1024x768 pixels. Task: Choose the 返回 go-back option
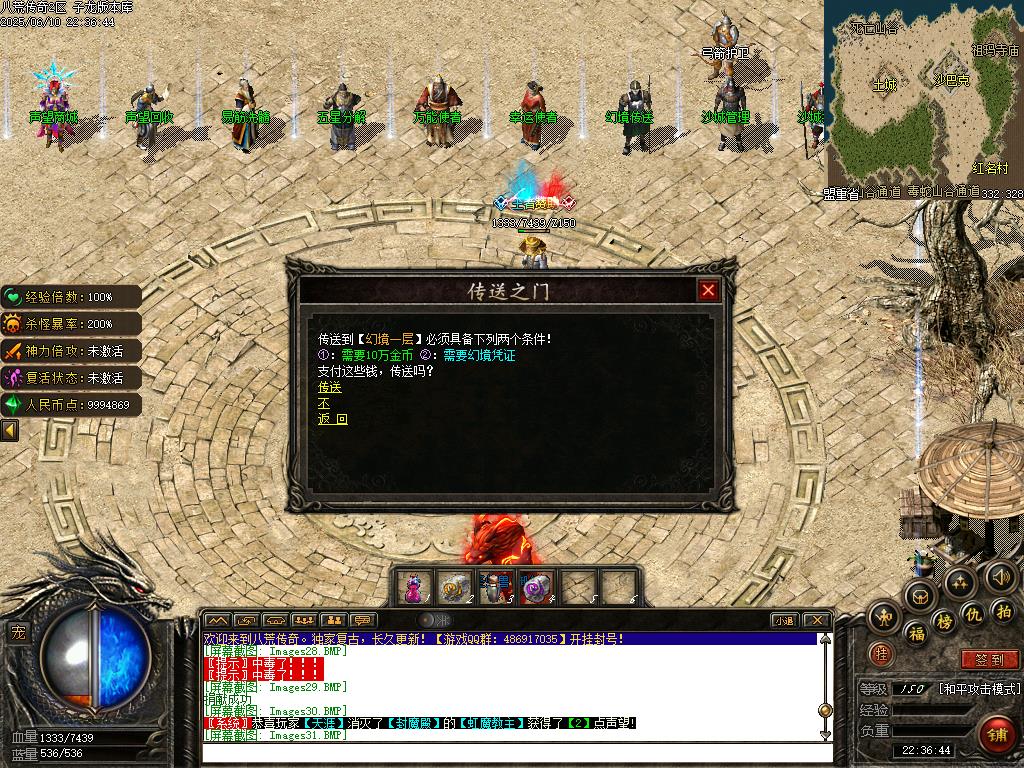click(x=333, y=419)
